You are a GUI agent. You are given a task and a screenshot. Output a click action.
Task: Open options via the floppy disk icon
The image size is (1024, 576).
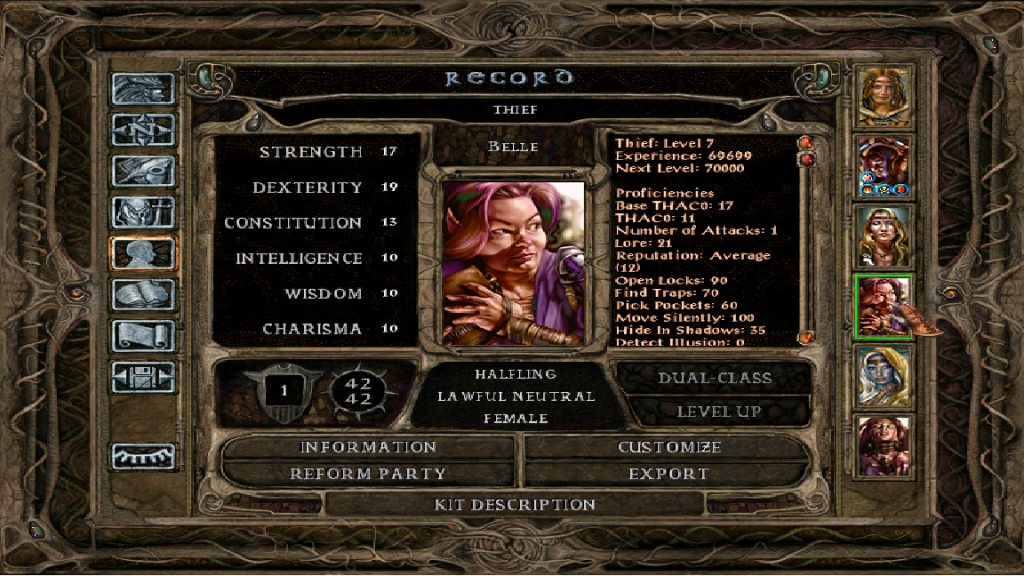[144, 377]
